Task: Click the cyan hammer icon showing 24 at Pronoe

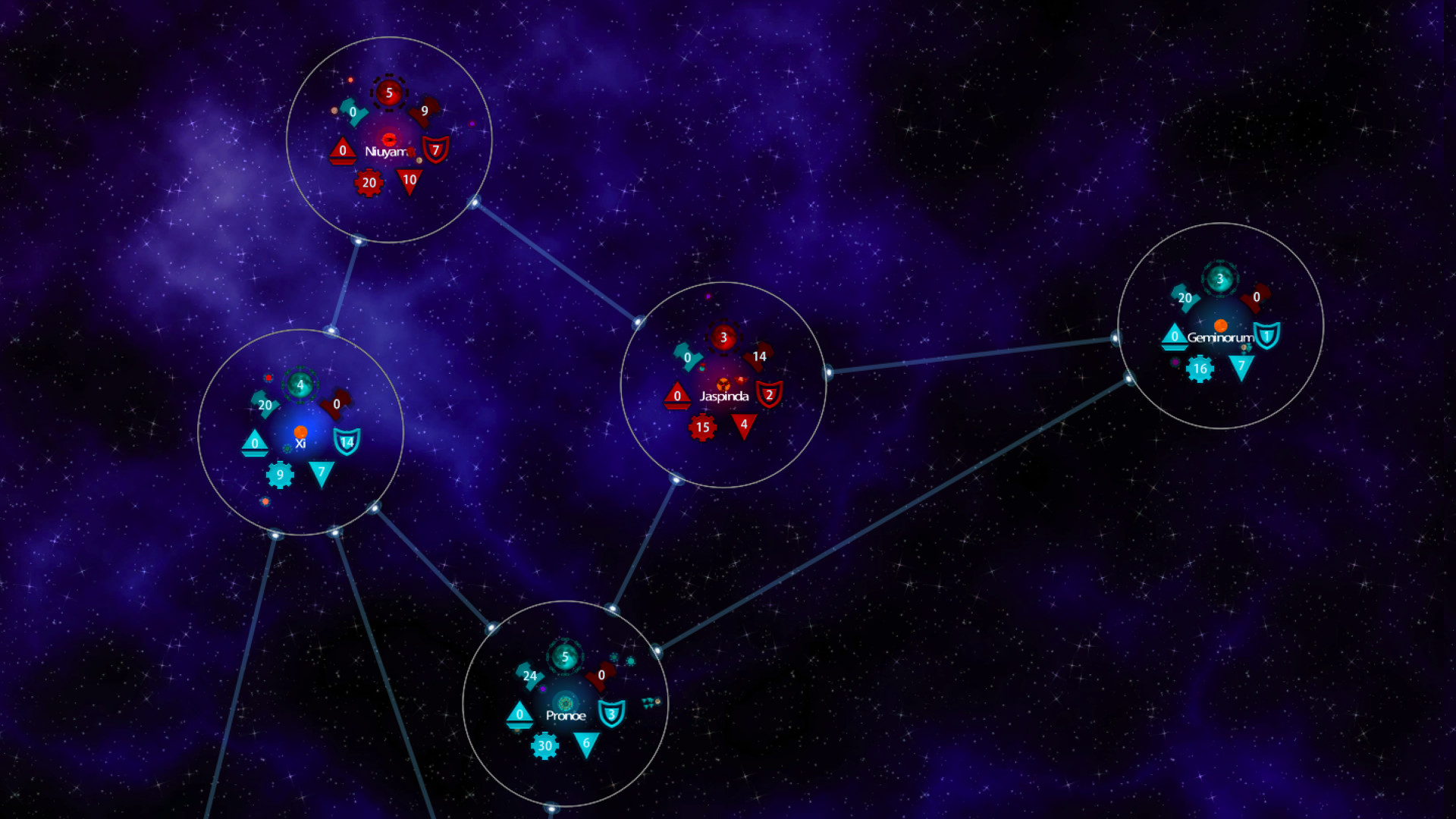Action: (529, 675)
